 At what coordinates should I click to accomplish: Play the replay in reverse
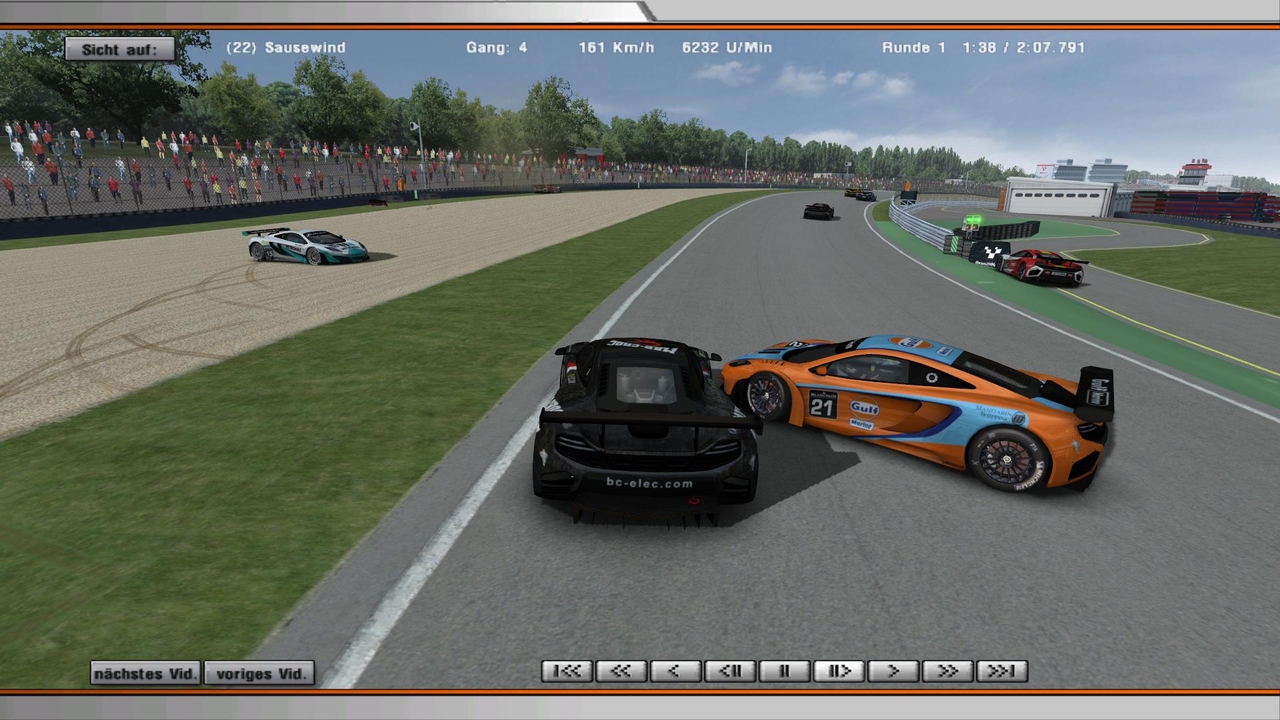[675, 671]
